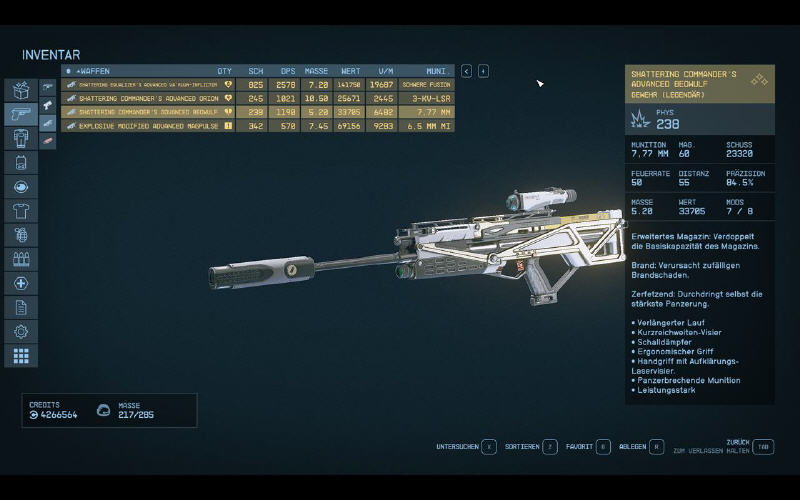Sort the weapons list by DPS column
Viewport: 800px width, 500px height.
[x=287, y=71]
